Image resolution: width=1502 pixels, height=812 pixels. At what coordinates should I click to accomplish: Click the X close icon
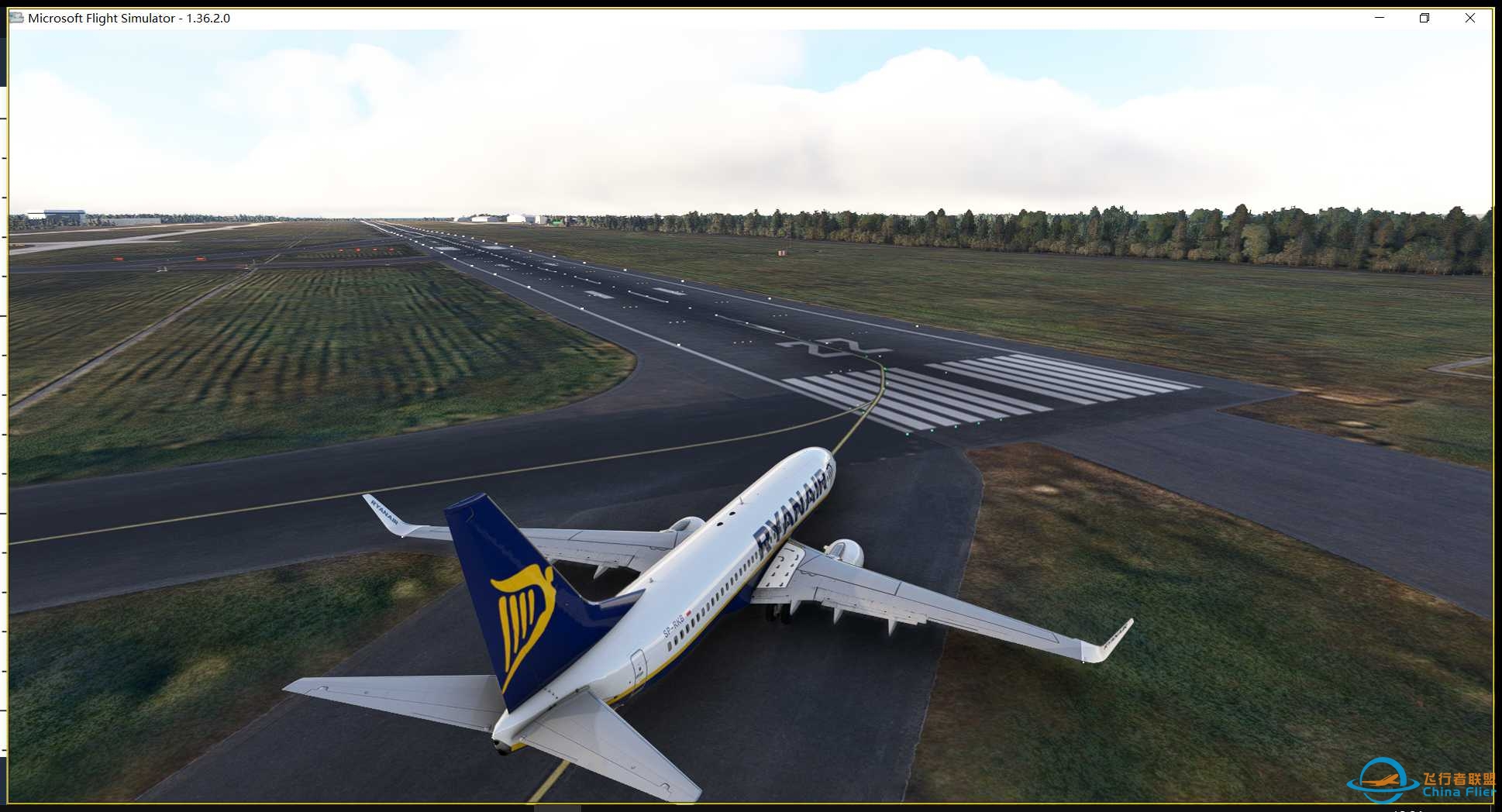point(1470,17)
